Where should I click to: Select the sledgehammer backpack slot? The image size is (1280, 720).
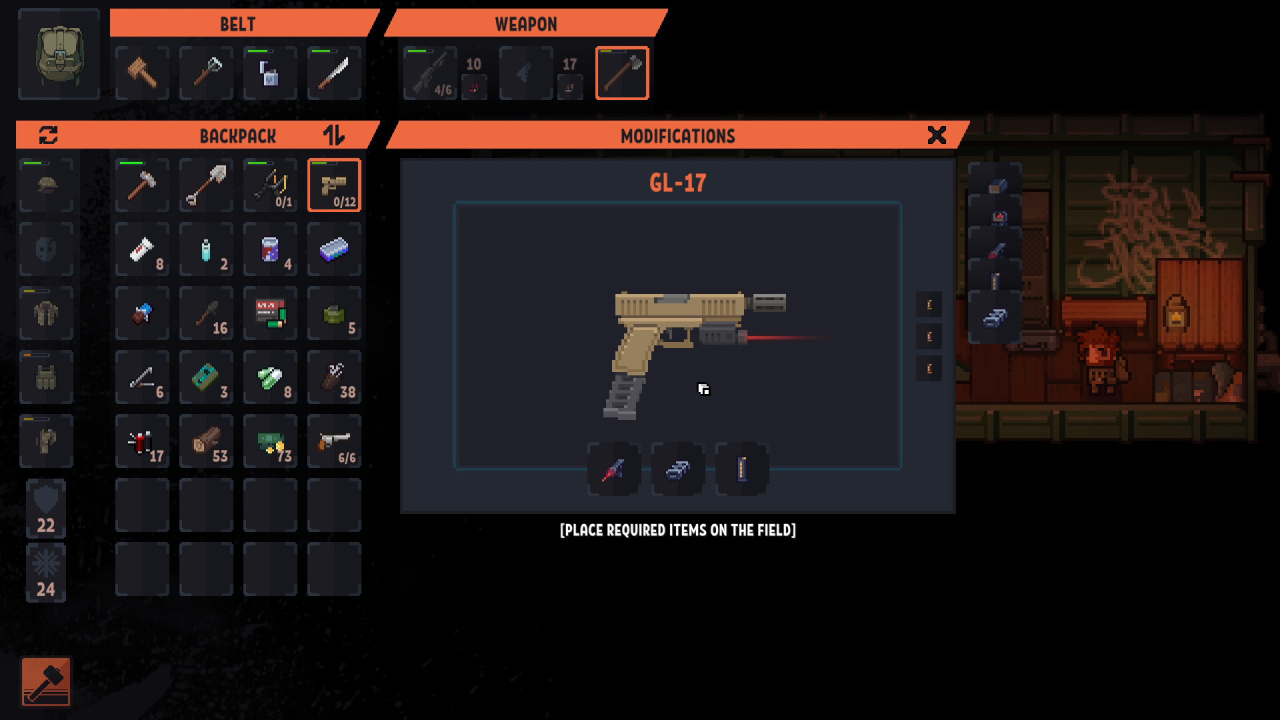tap(142, 185)
